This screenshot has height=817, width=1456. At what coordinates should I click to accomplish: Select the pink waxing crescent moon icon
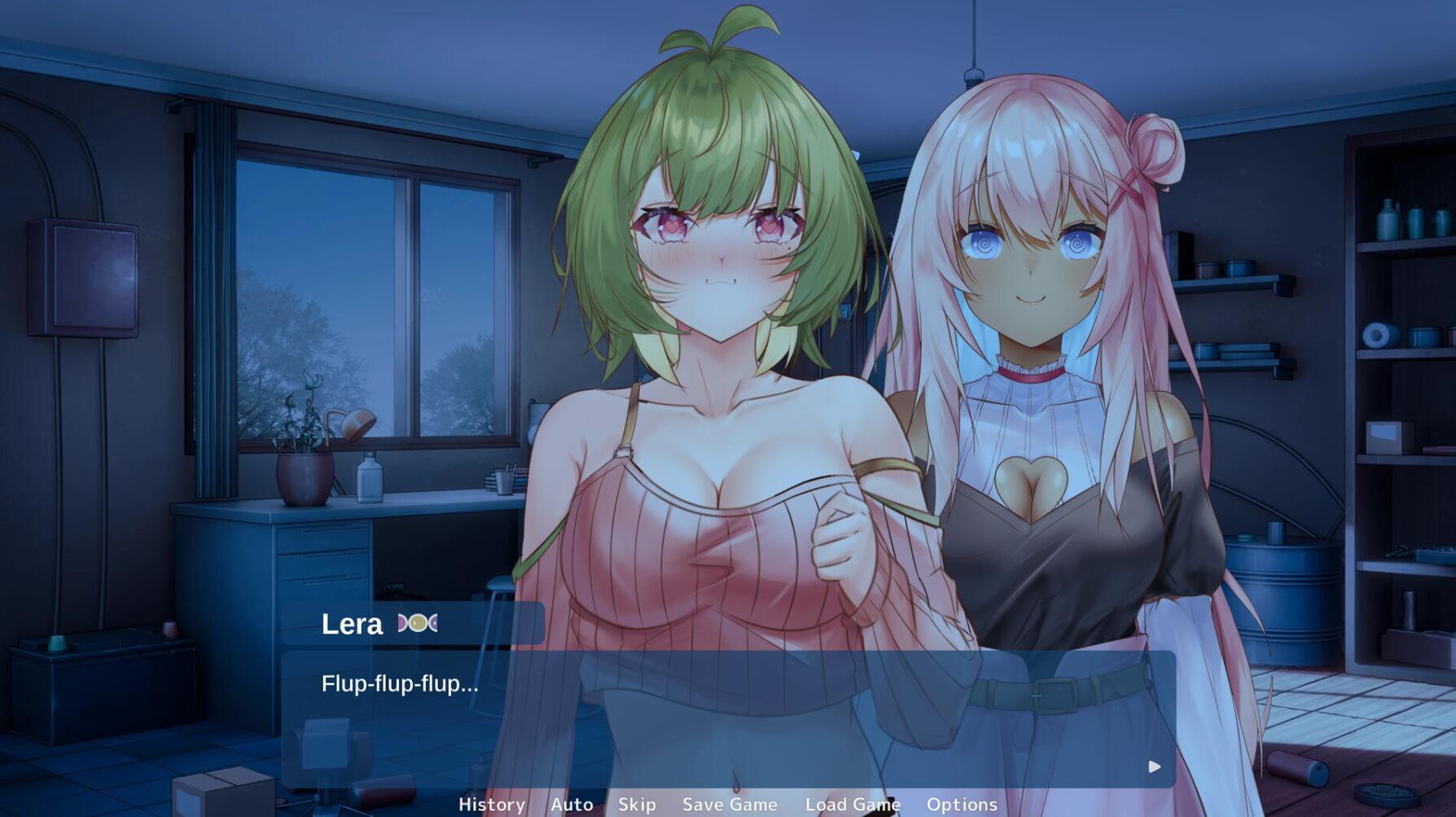pyautogui.click(x=401, y=623)
